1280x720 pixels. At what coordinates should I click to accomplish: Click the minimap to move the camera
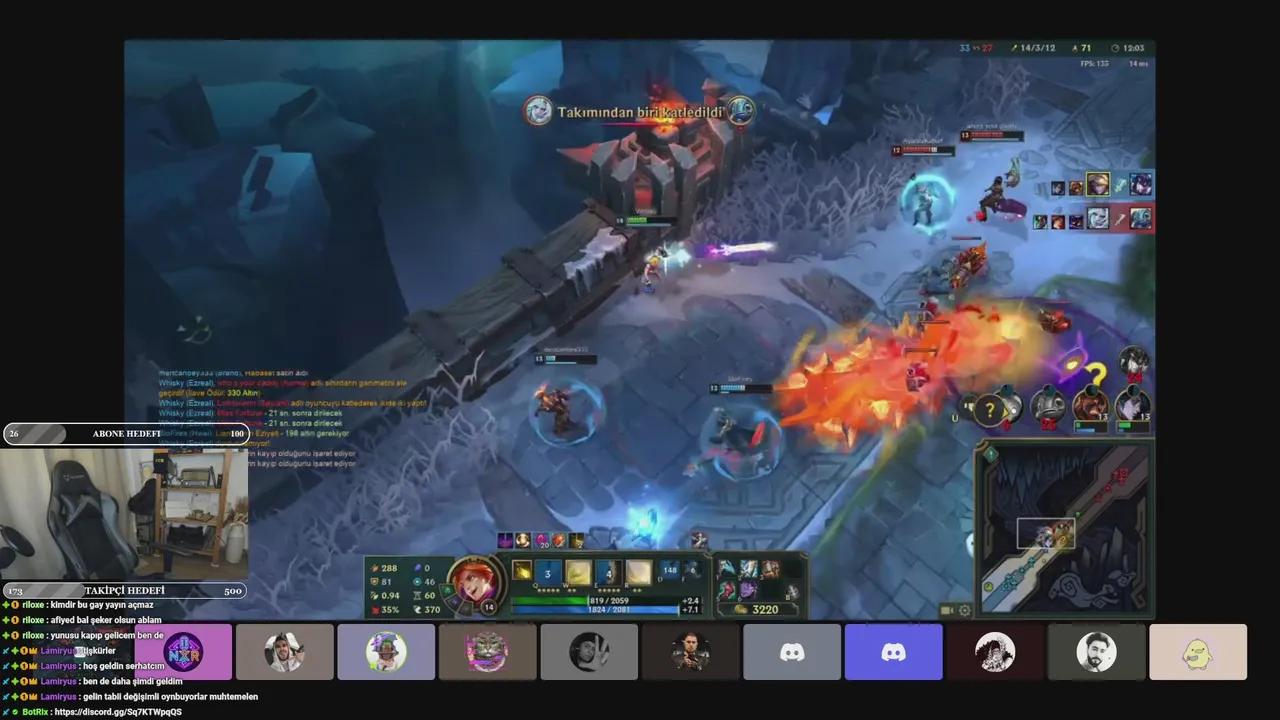[1065, 530]
